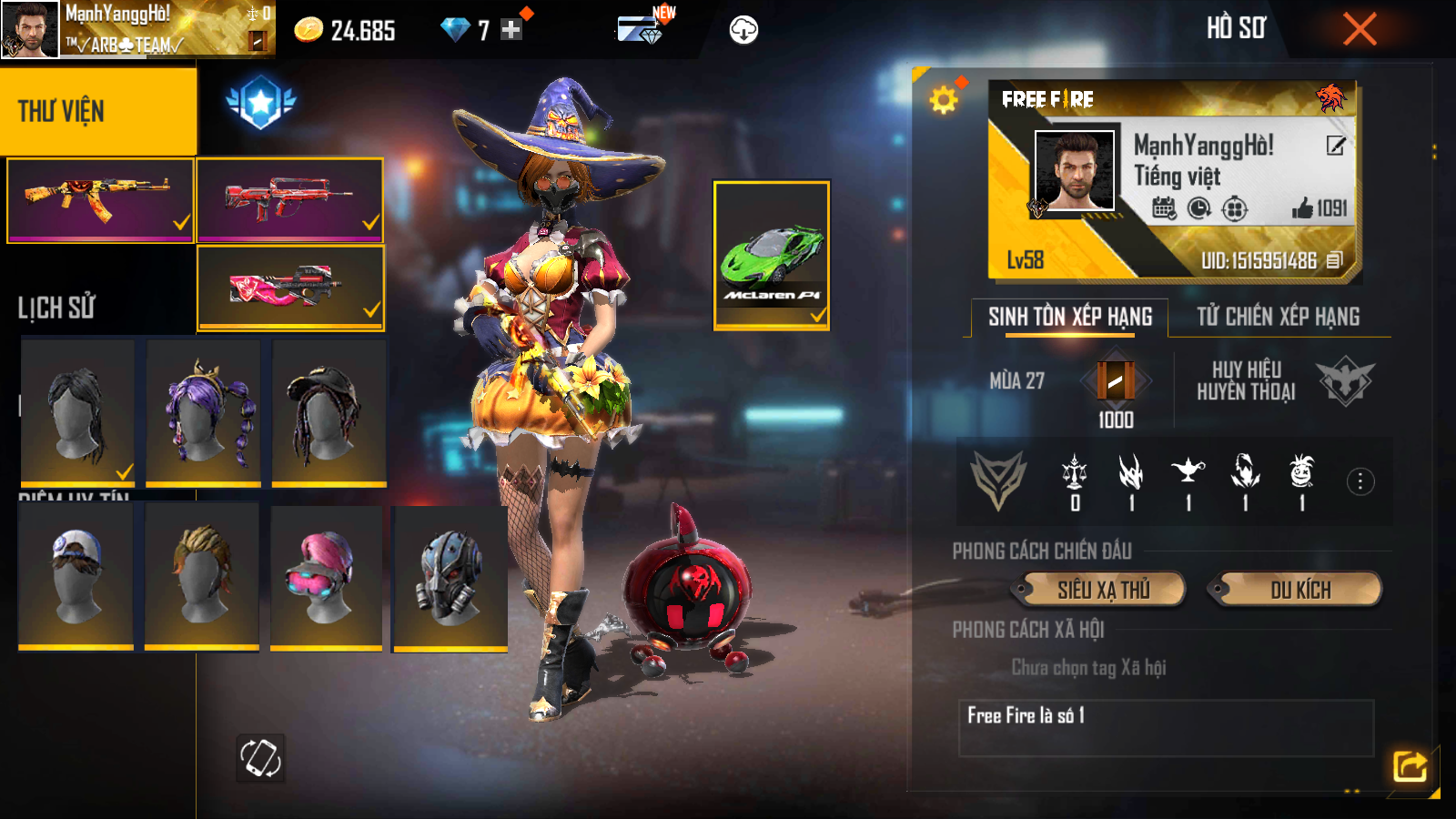This screenshot has width=1456, height=819.
Task: Choose the red FAMAS weapon skin
Action: pyautogui.click(x=289, y=200)
